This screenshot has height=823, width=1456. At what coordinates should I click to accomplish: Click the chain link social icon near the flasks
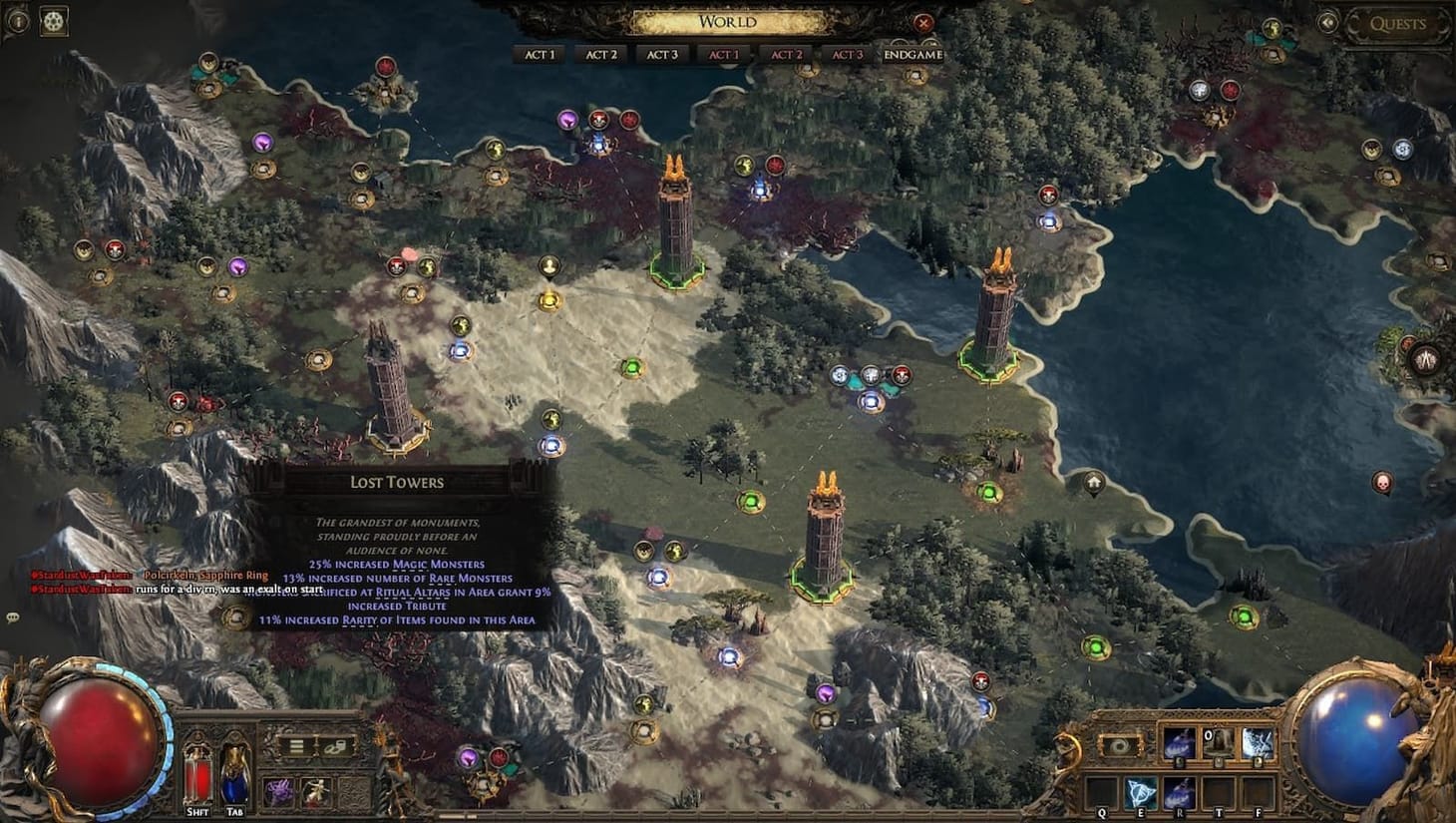click(335, 746)
